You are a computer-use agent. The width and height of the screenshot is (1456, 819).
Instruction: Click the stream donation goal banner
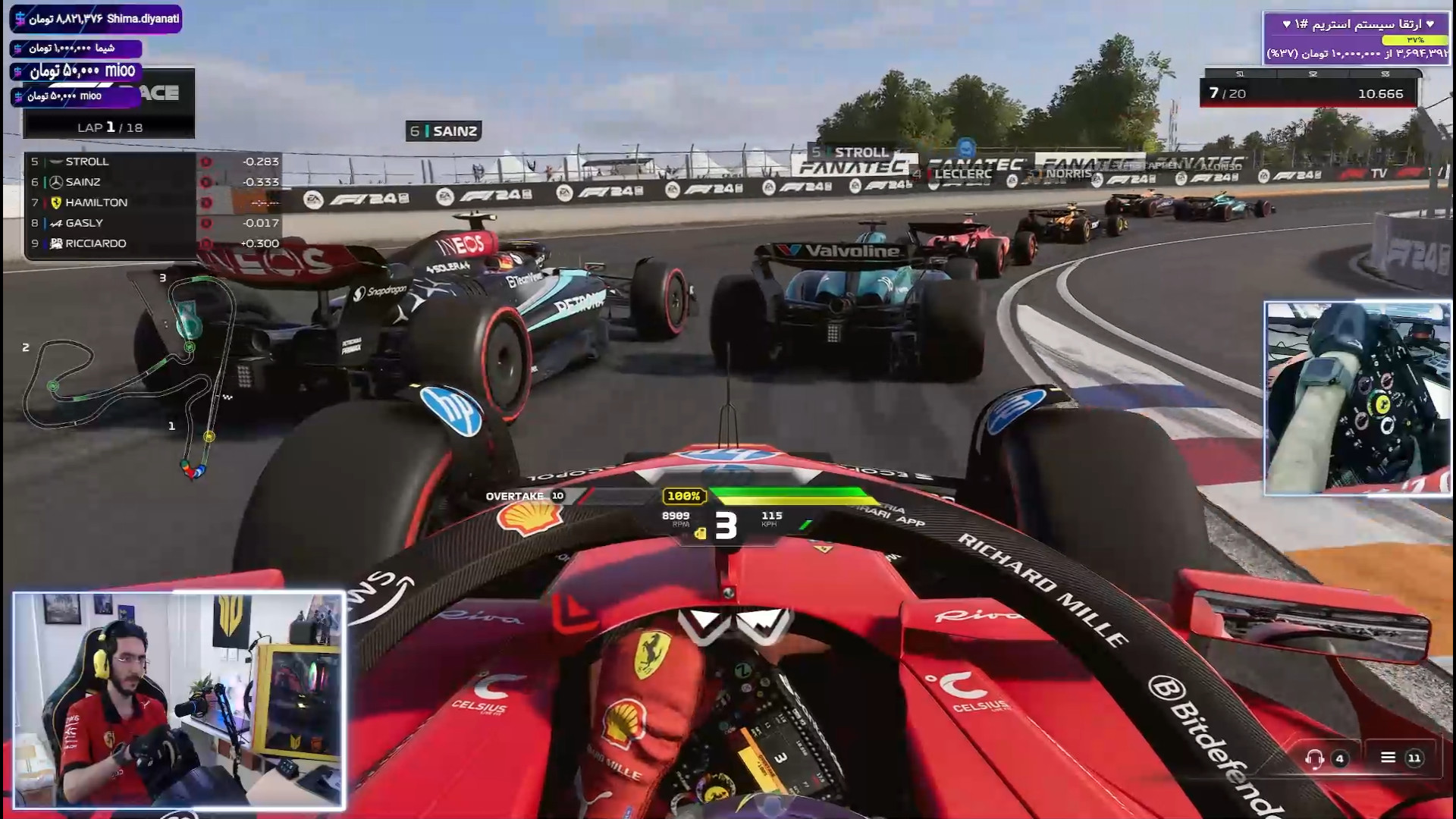pos(1356,38)
